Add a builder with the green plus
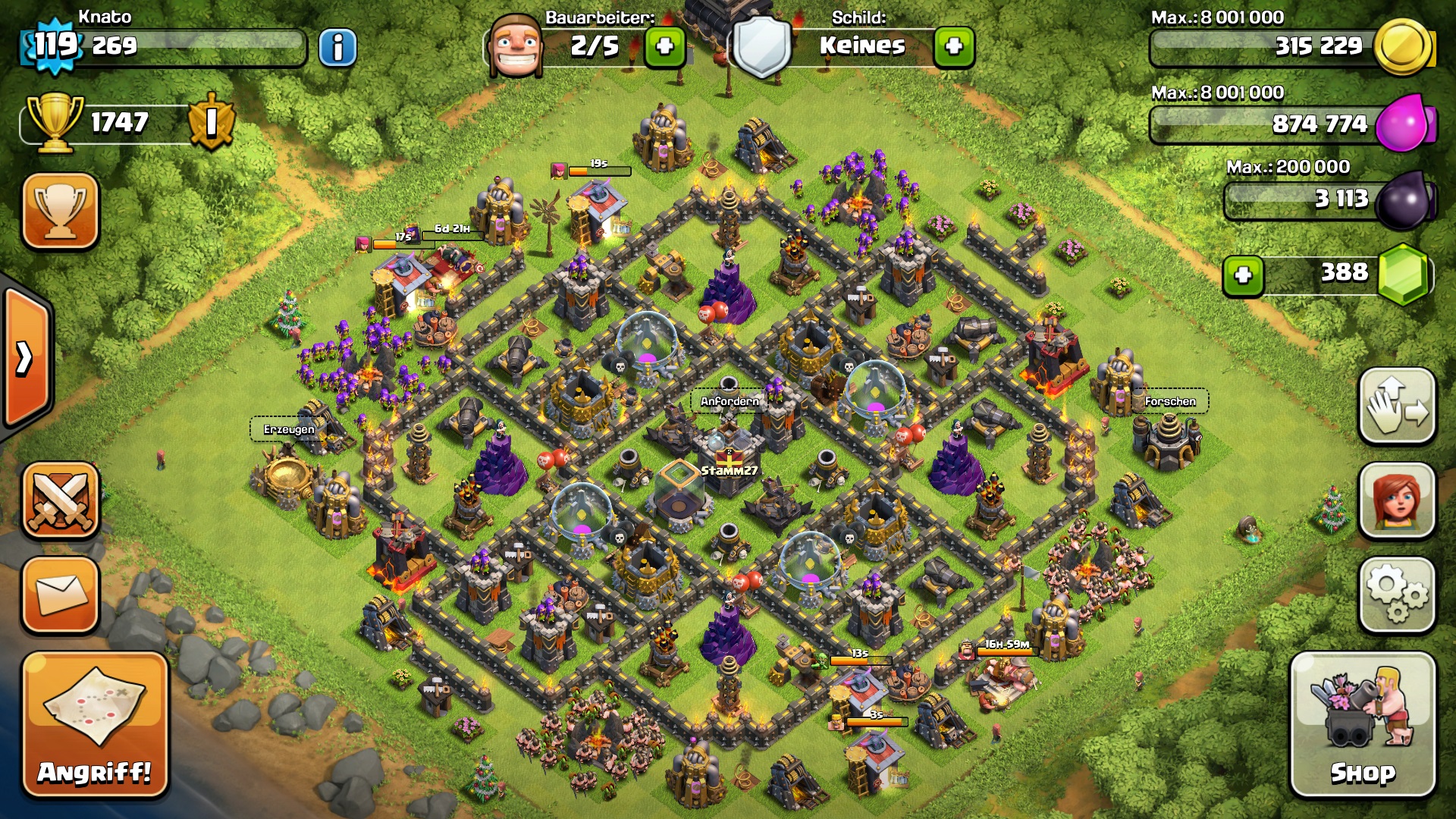The width and height of the screenshot is (1456, 819). tap(664, 47)
